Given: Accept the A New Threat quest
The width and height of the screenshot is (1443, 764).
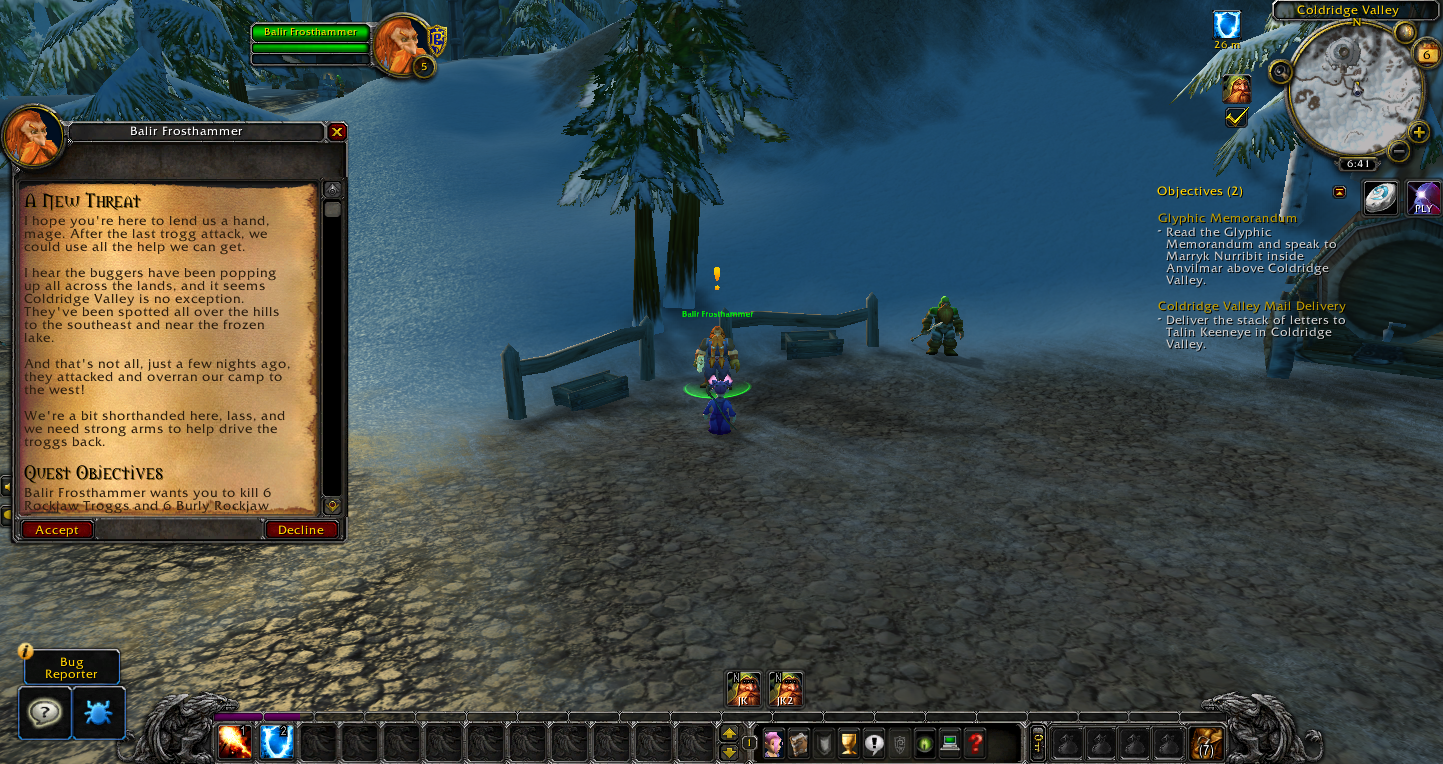Looking at the screenshot, I should click(x=57, y=530).
